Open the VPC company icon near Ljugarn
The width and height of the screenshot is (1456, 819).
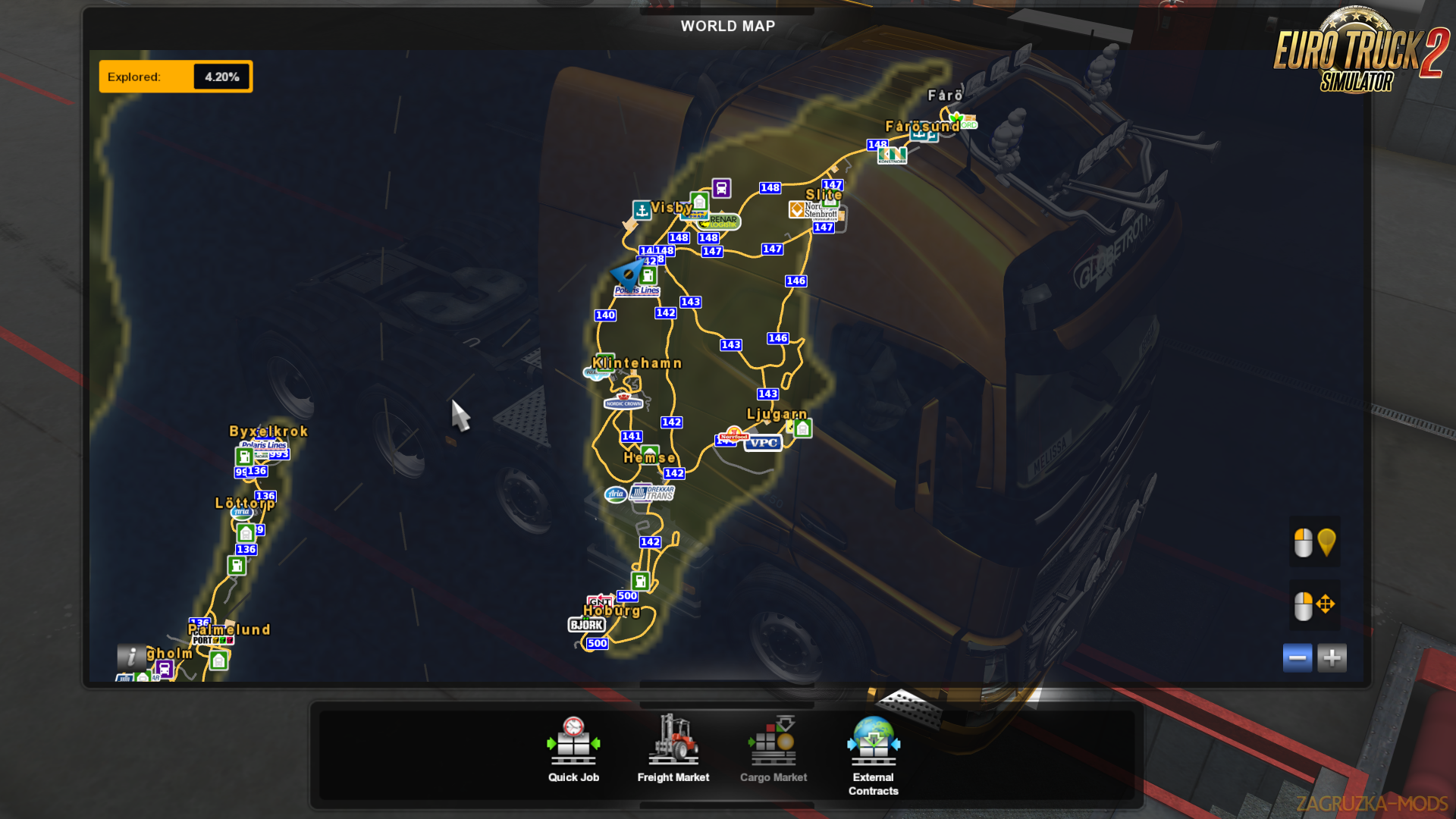coord(763,443)
